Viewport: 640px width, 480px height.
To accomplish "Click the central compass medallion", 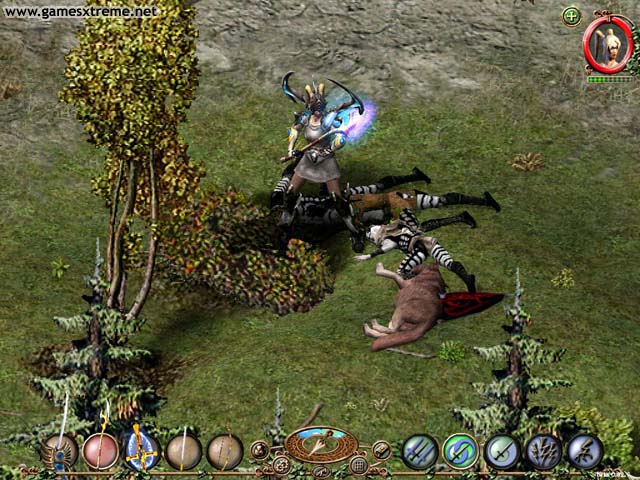I will (x=321, y=444).
